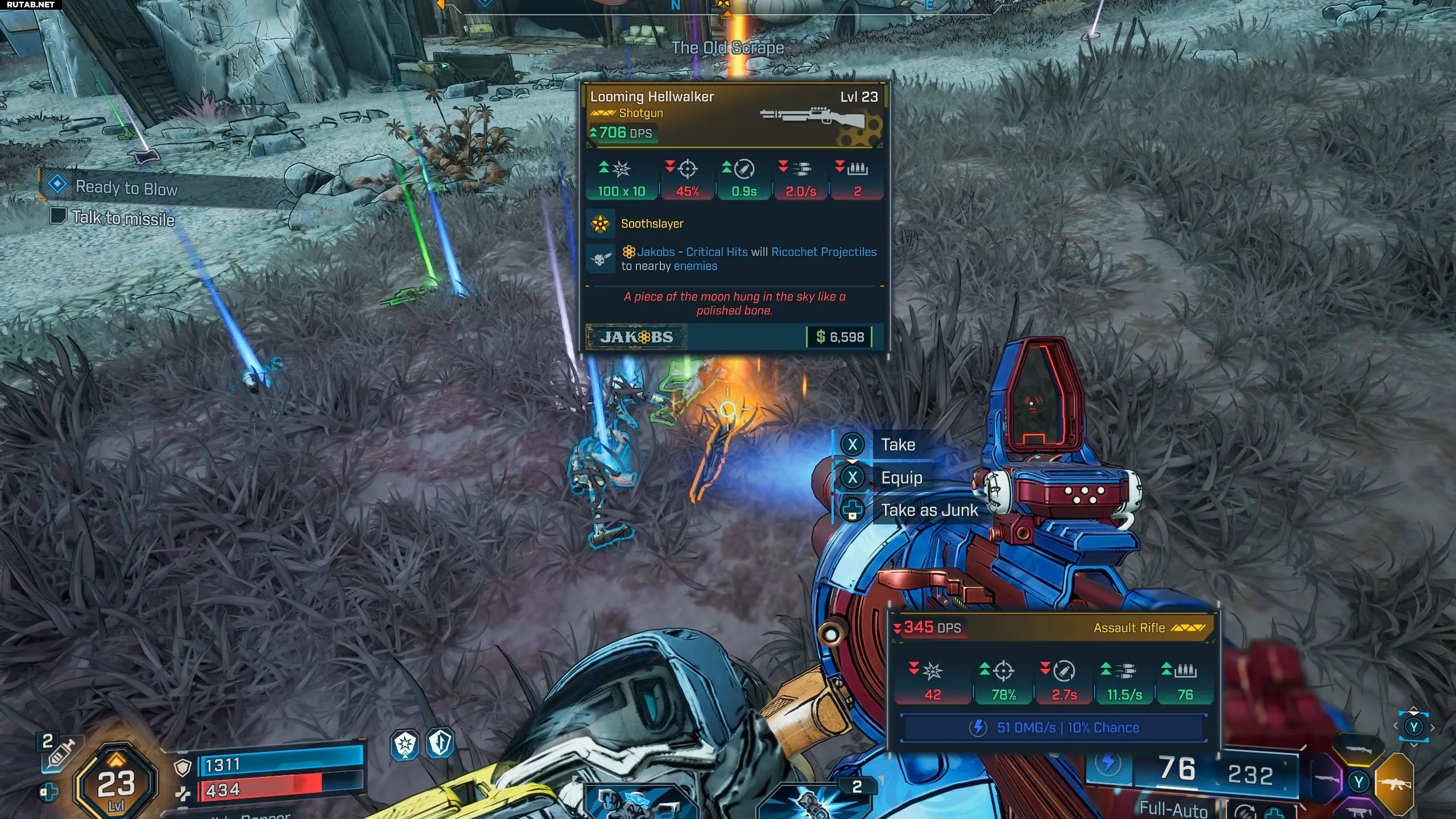Select Equip for the Looming Hellwalker
1456x819 pixels.
tap(901, 478)
